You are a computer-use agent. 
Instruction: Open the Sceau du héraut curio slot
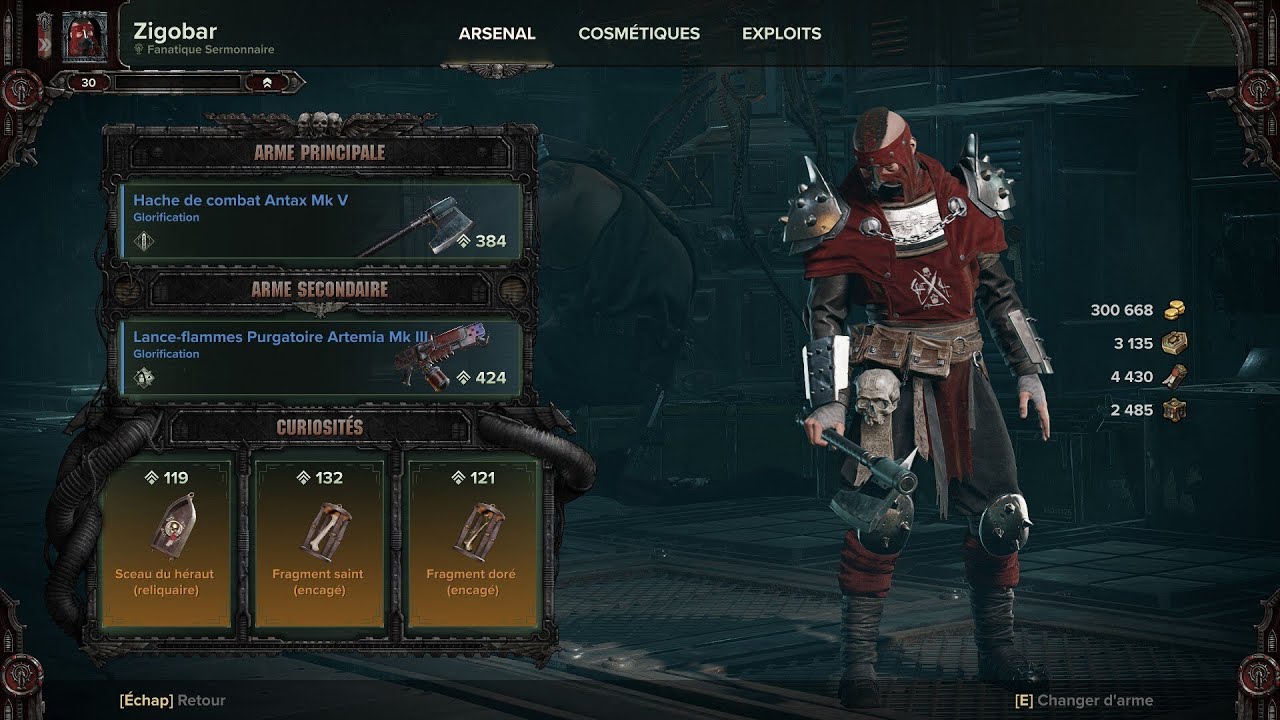click(x=166, y=540)
